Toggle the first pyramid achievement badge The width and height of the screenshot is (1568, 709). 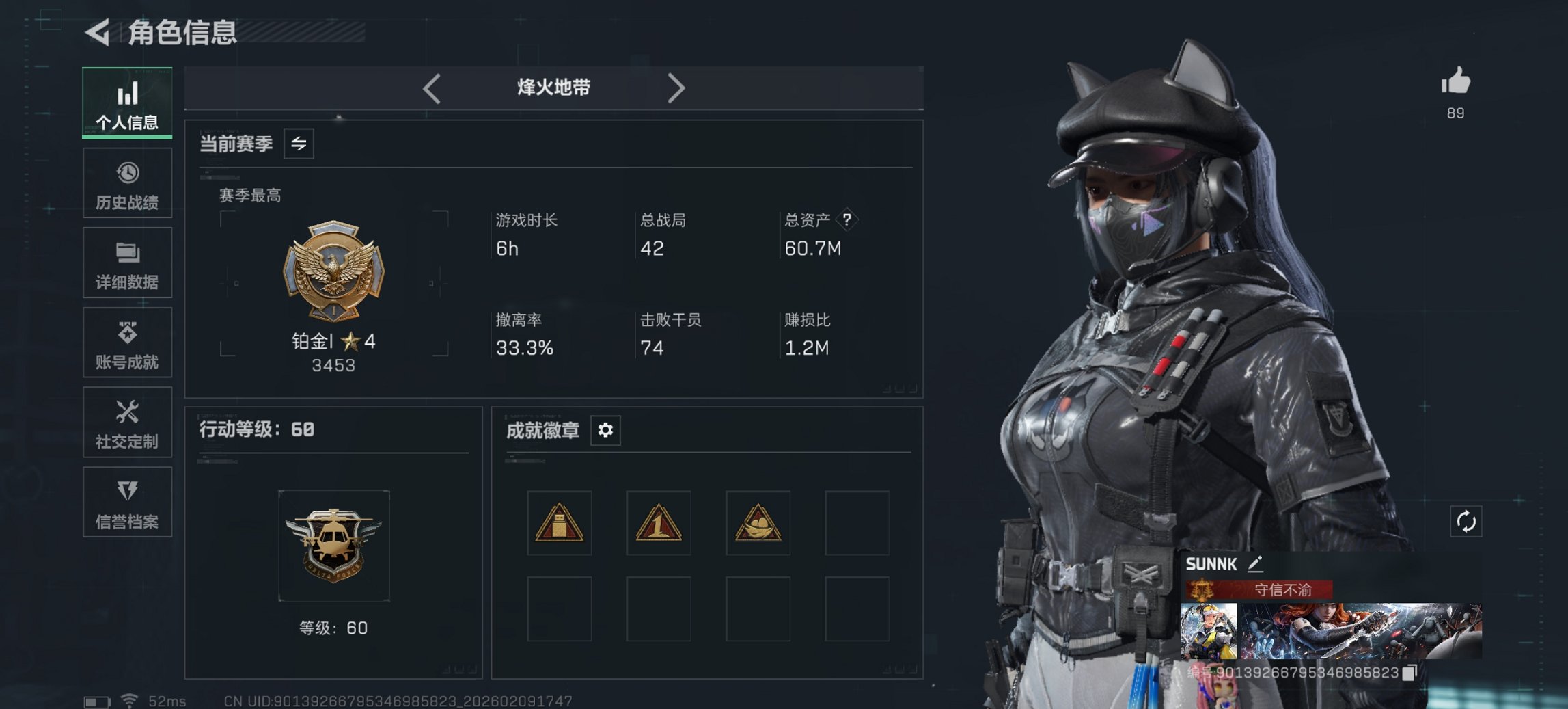(560, 523)
